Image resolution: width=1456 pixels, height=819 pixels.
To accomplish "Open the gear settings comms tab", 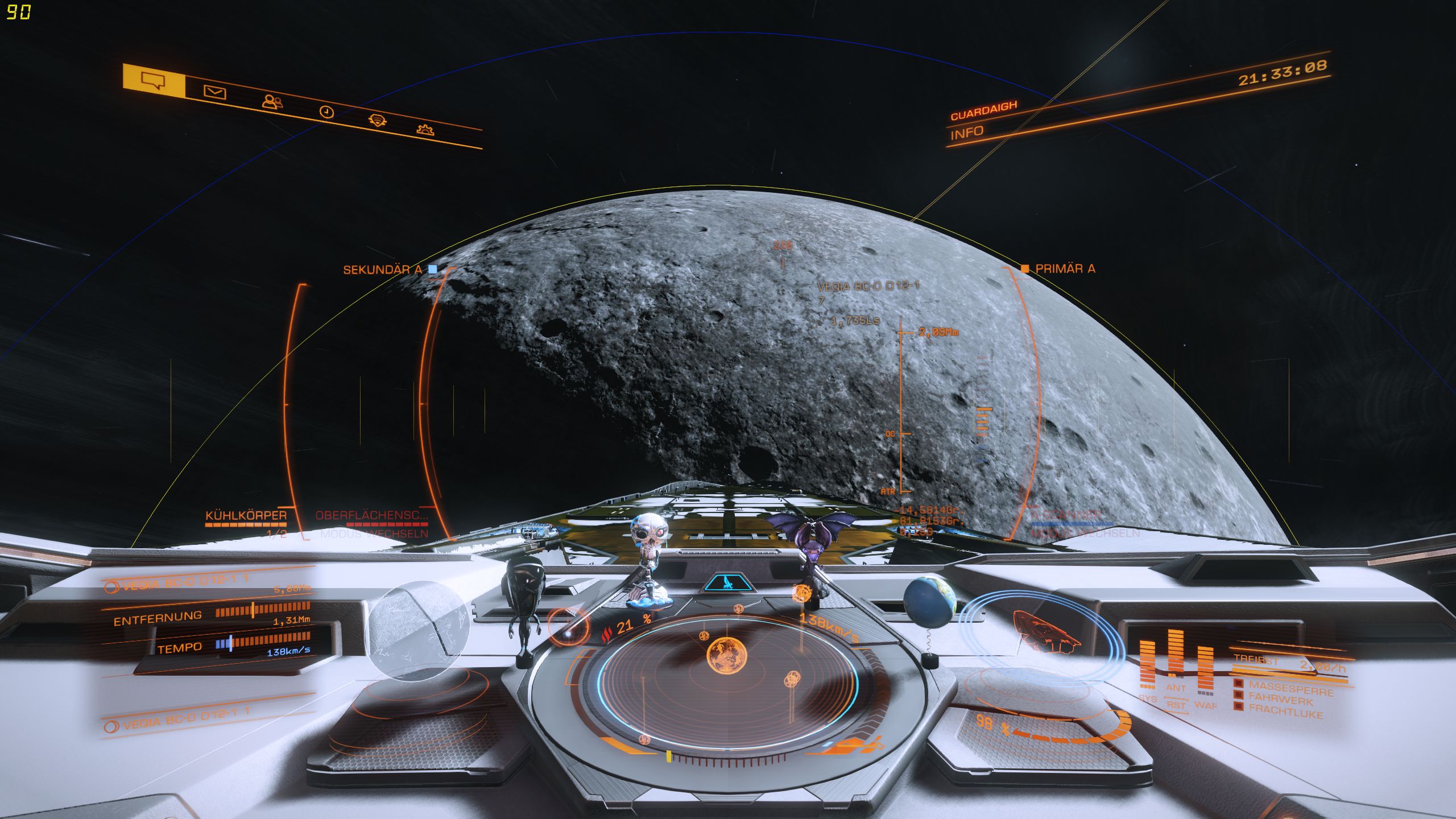I will coord(425,129).
